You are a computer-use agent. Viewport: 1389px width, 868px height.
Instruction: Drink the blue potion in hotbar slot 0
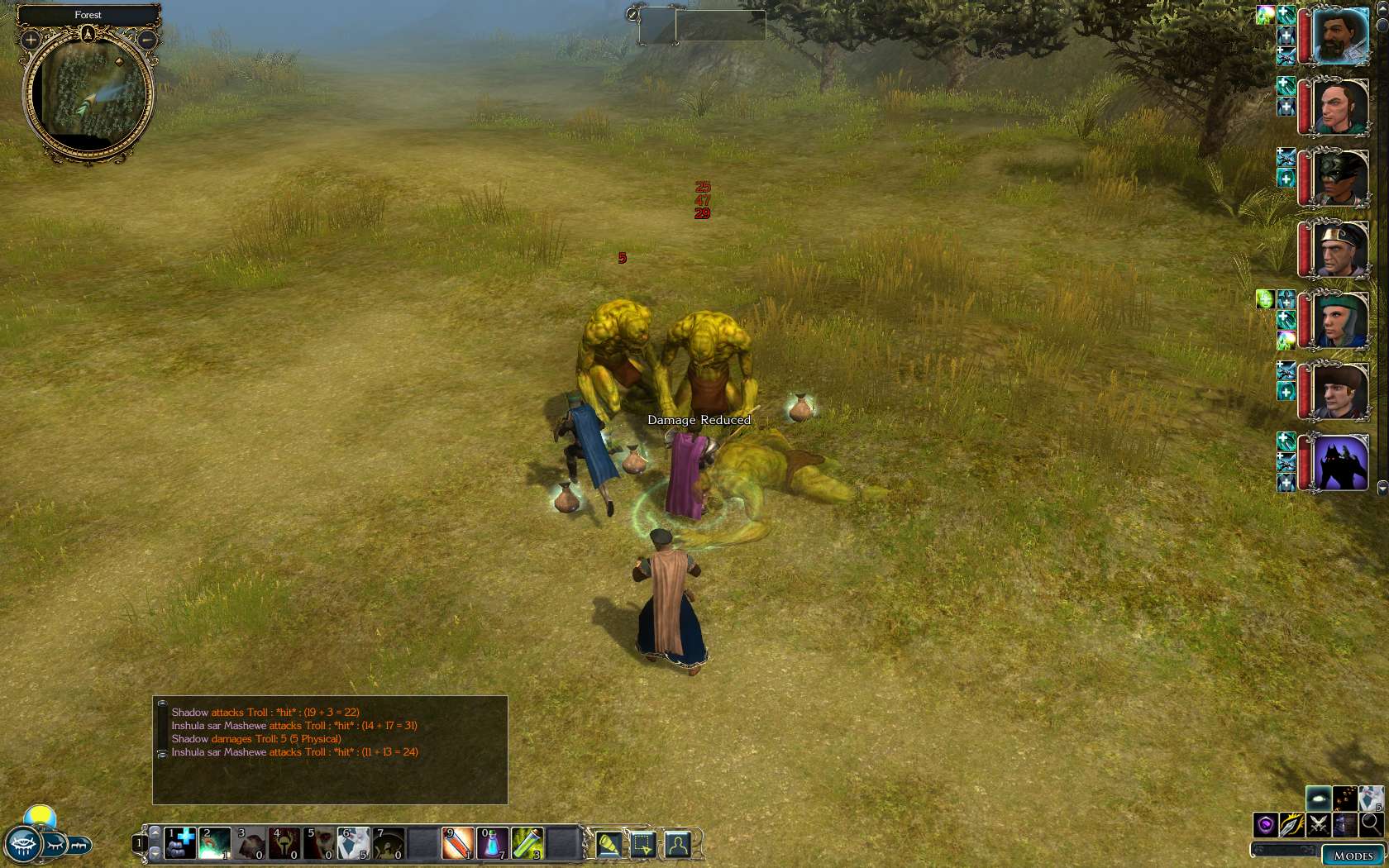(x=493, y=842)
